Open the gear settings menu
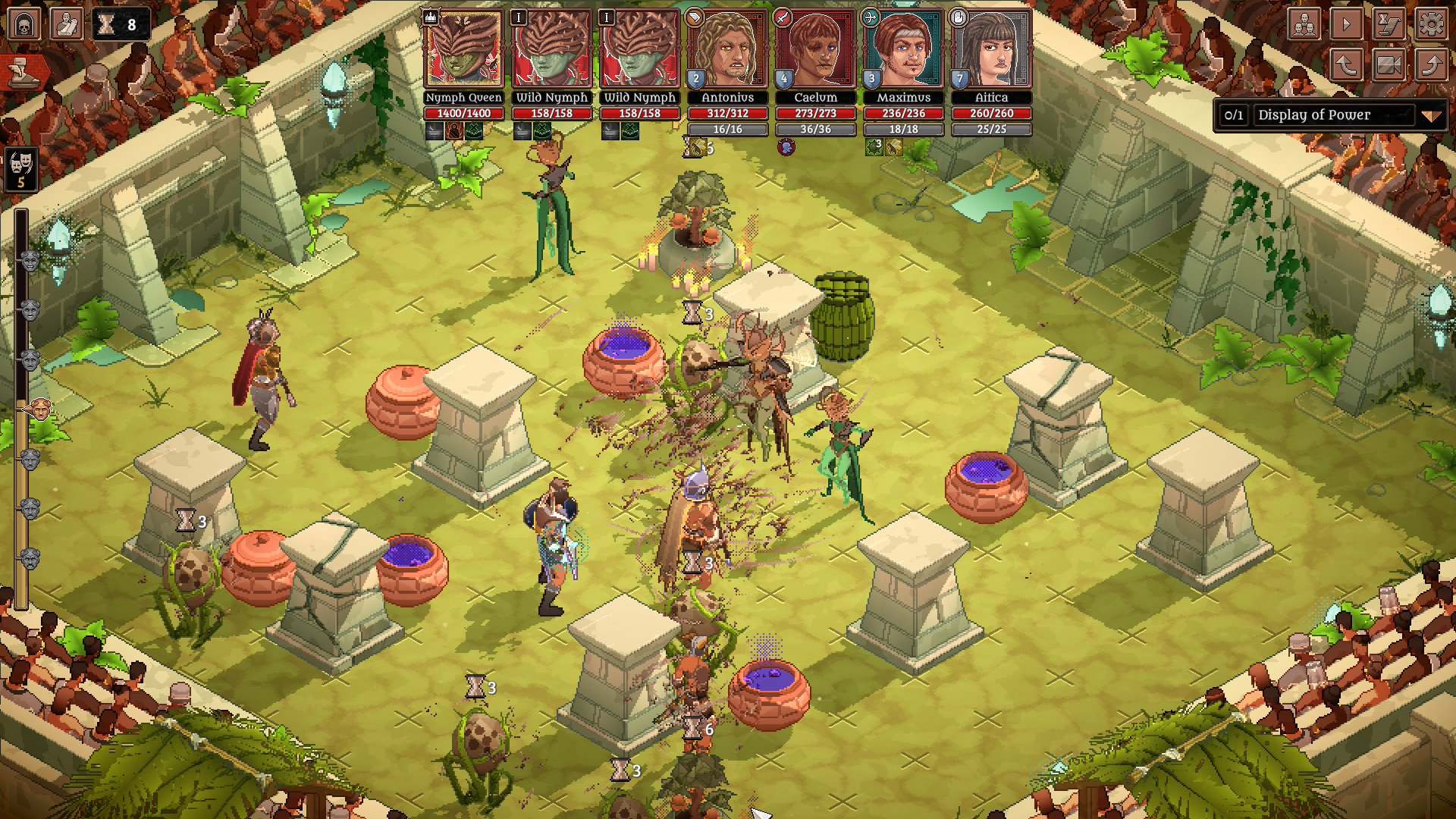Image resolution: width=1456 pixels, height=819 pixels. click(x=1431, y=24)
